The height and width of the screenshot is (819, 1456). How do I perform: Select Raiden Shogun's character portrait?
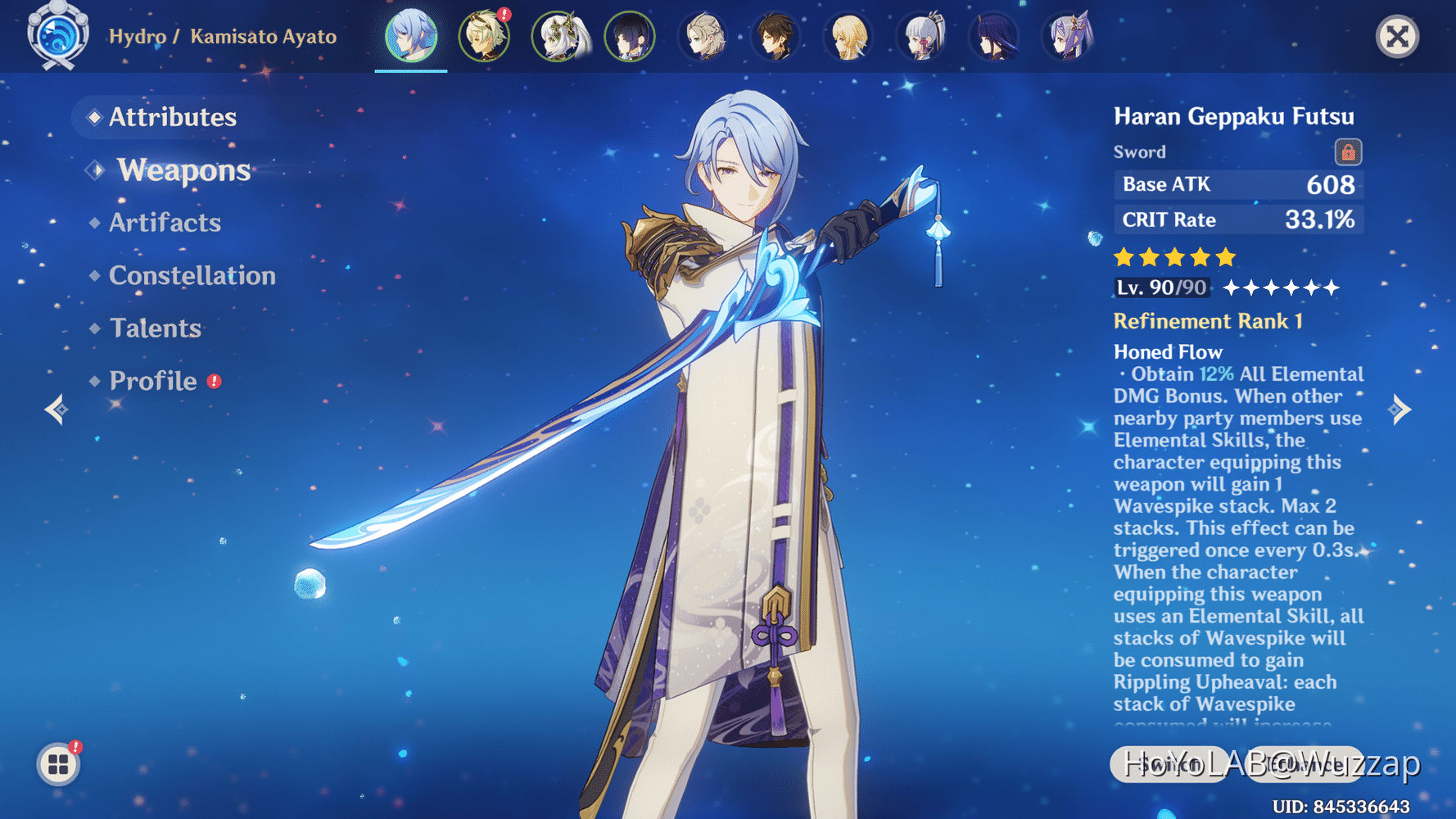pos(994,37)
